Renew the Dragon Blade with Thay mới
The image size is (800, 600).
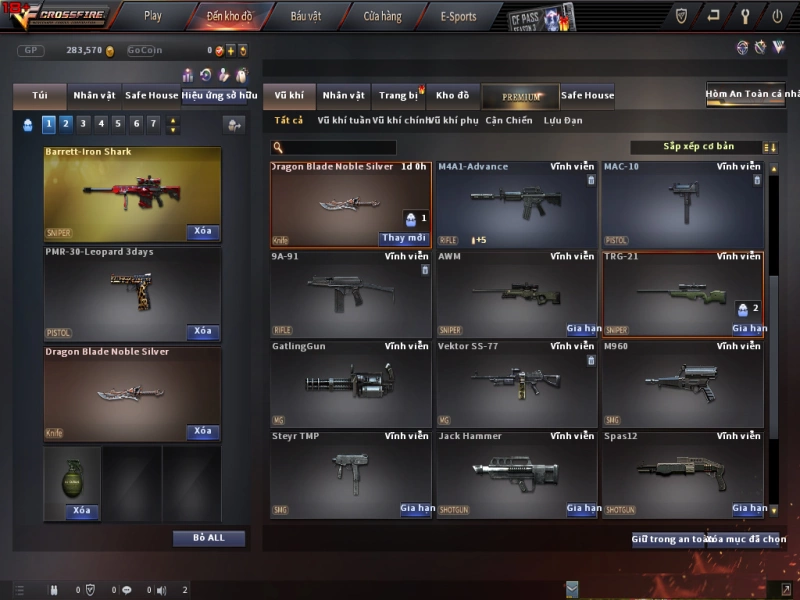point(404,238)
